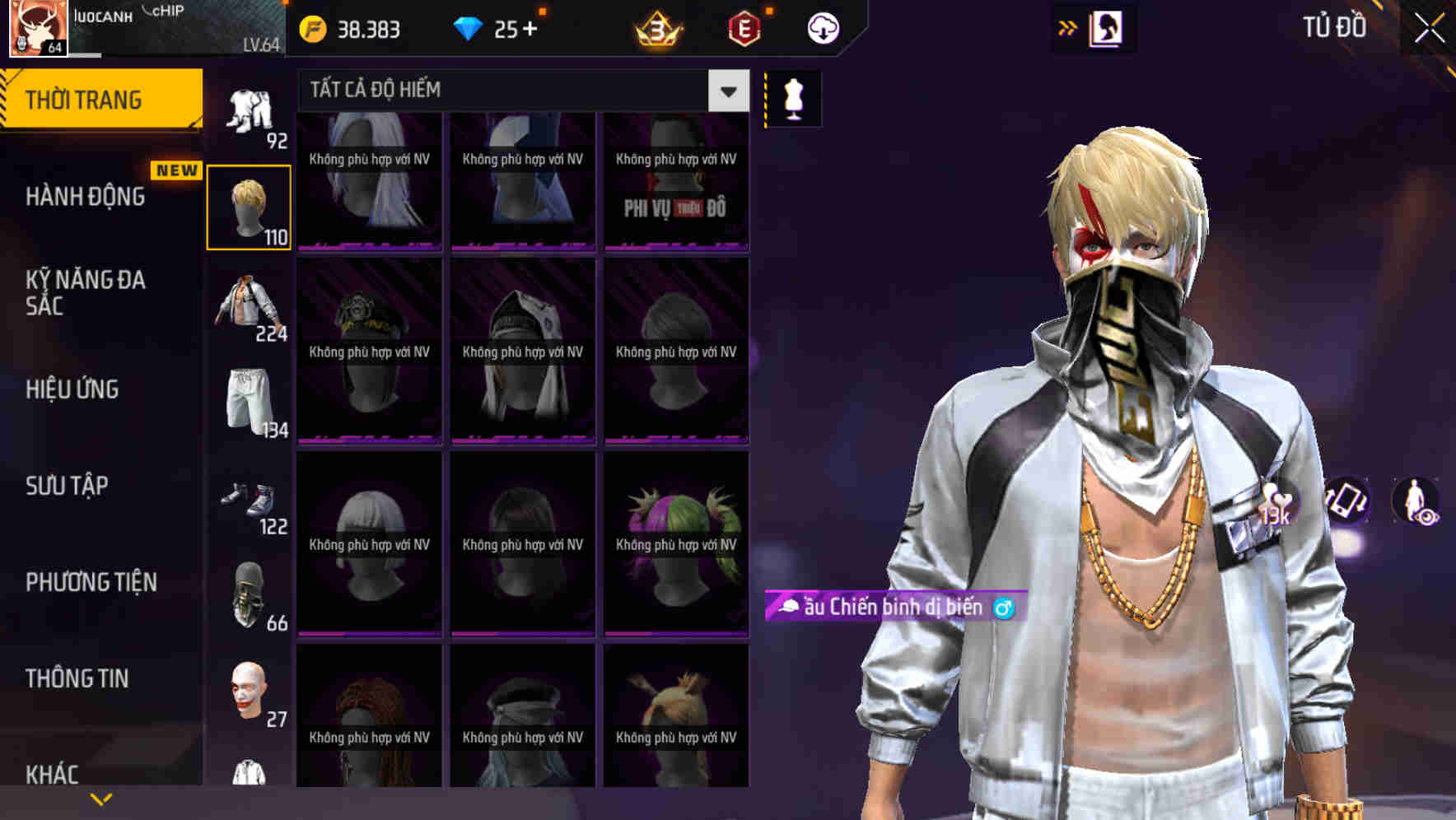This screenshot has height=820, width=1456.
Task: Toggle the mannequin preview display
Action: pos(793,97)
